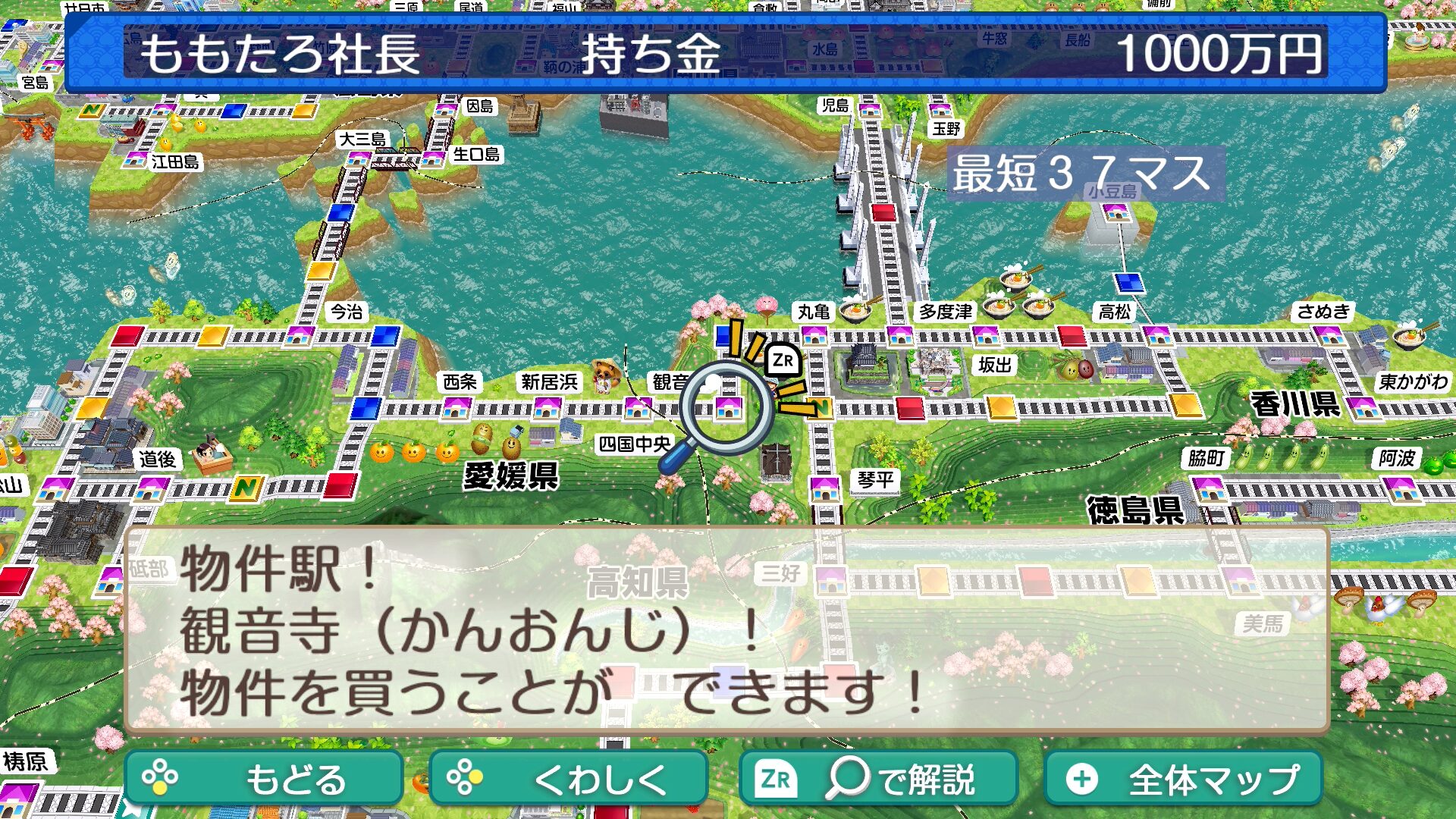
Task: Choose the くわしく details button
Action: pyautogui.click(x=567, y=778)
